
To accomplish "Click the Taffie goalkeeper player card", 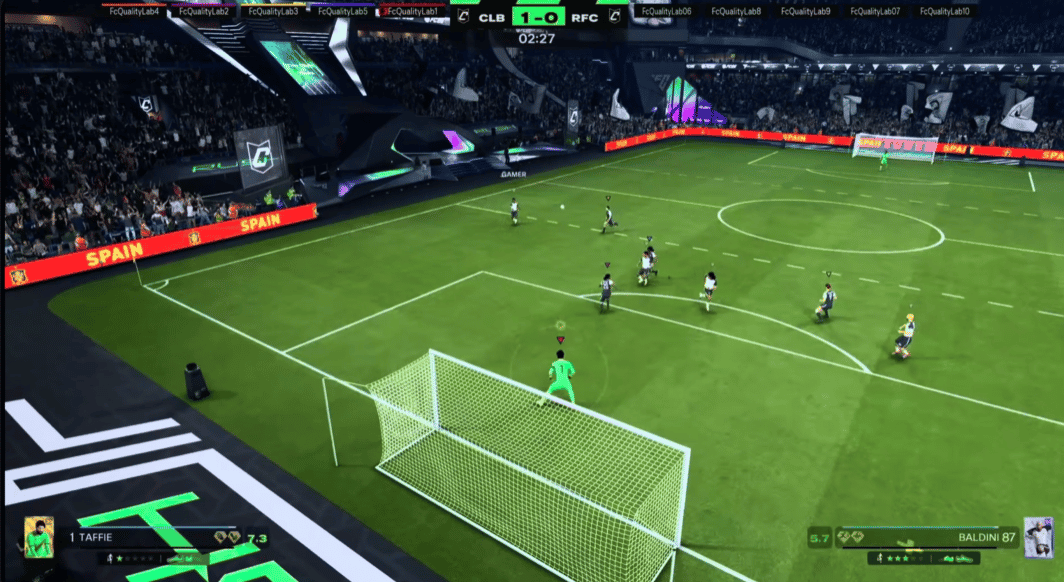I will point(39,537).
